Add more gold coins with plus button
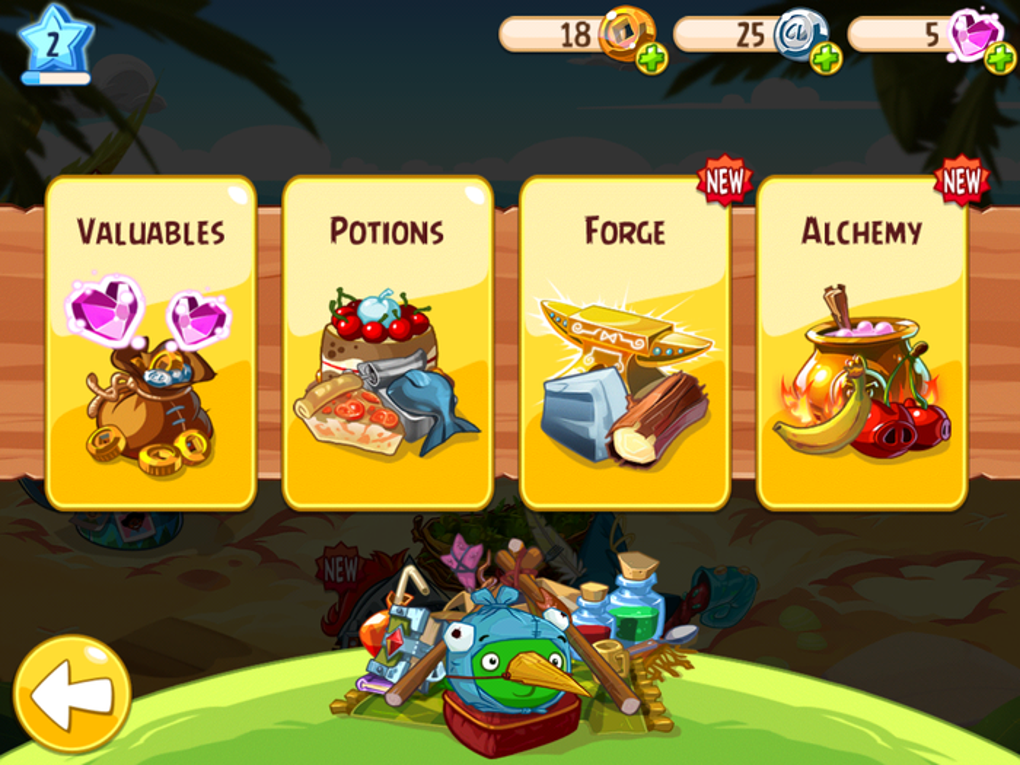Screen dimensions: 1020x765 tap(652, 59)
